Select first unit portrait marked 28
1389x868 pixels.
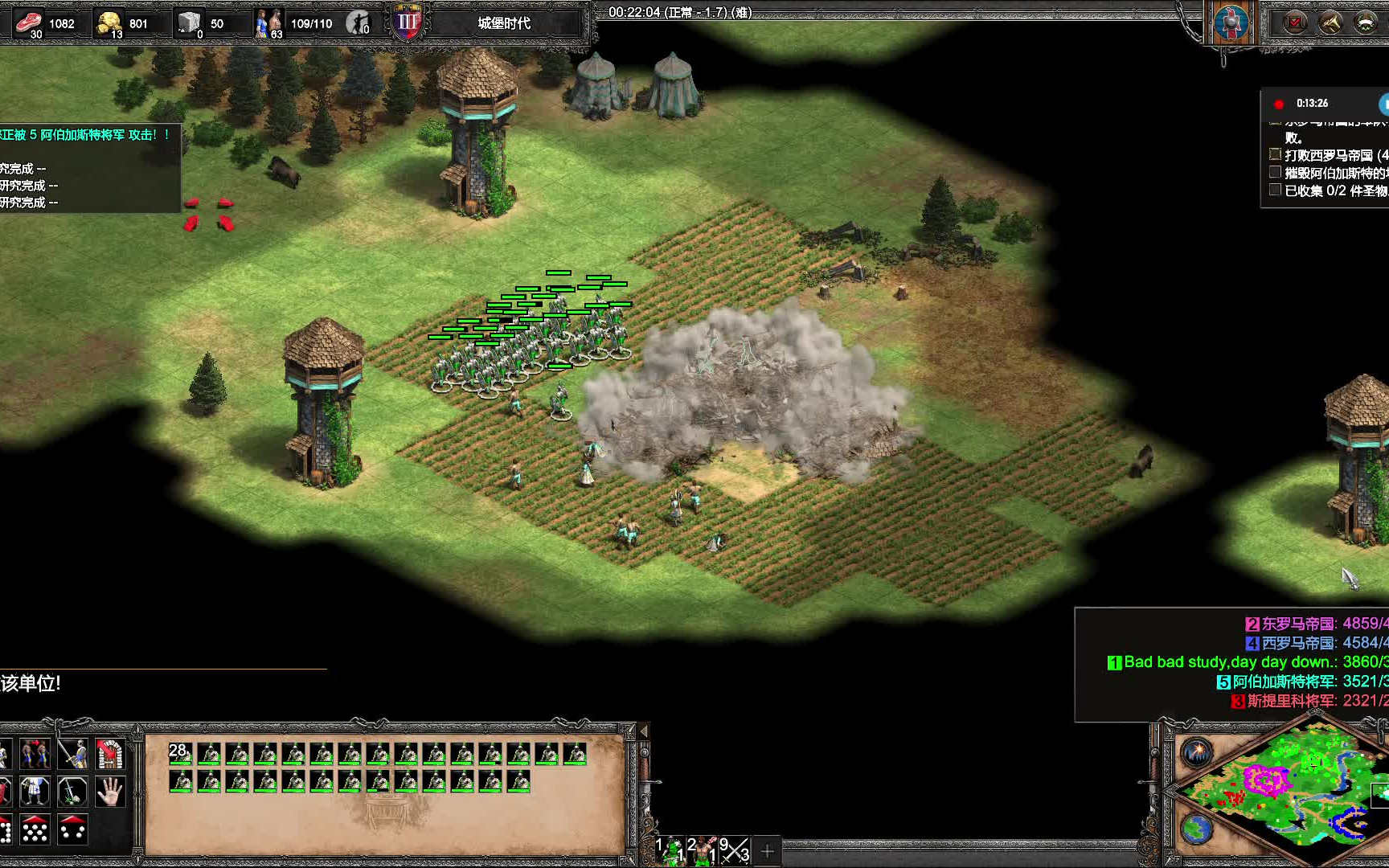point(180,754)
